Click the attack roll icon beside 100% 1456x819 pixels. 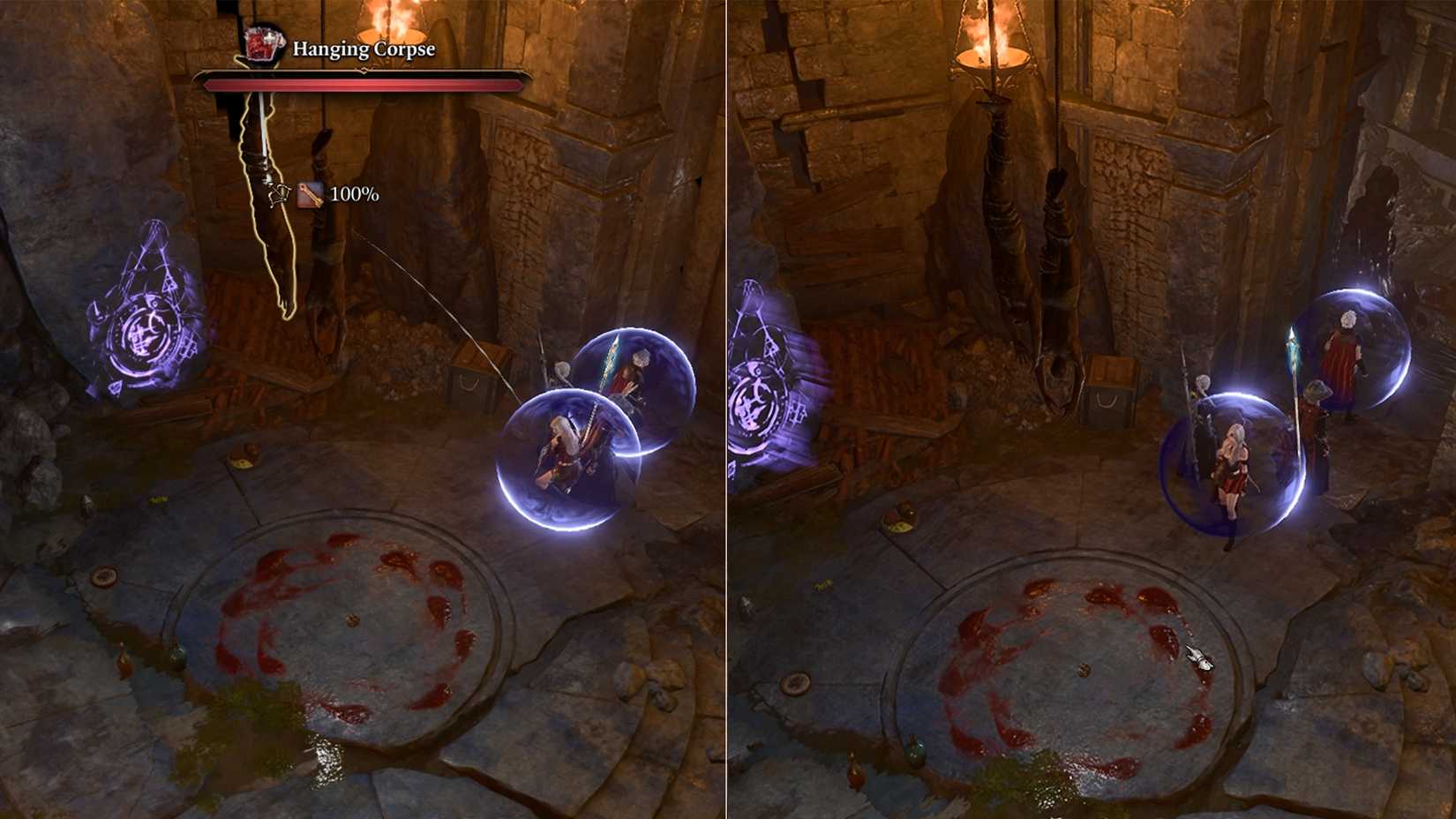point(311,196)
